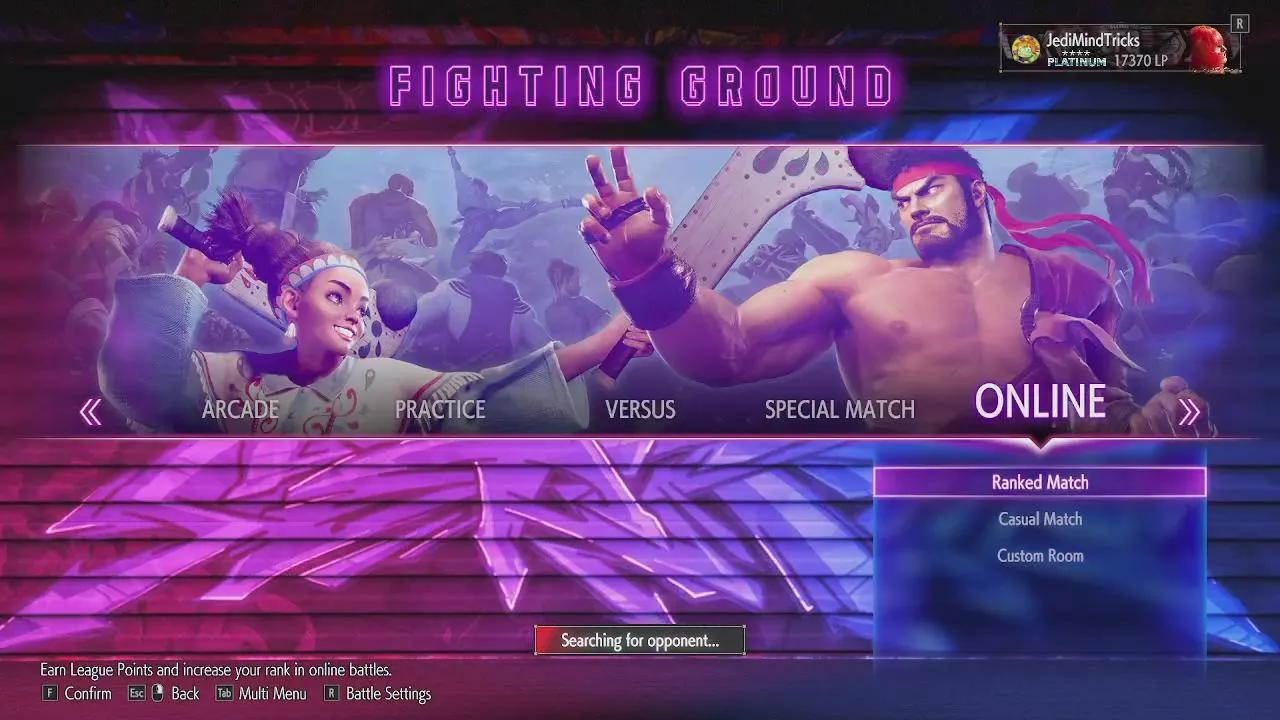1280x720 pixels.
Task: Click the left double-arrow to browse previous menus
Action: pyautogui.click(x=89, y=409)
